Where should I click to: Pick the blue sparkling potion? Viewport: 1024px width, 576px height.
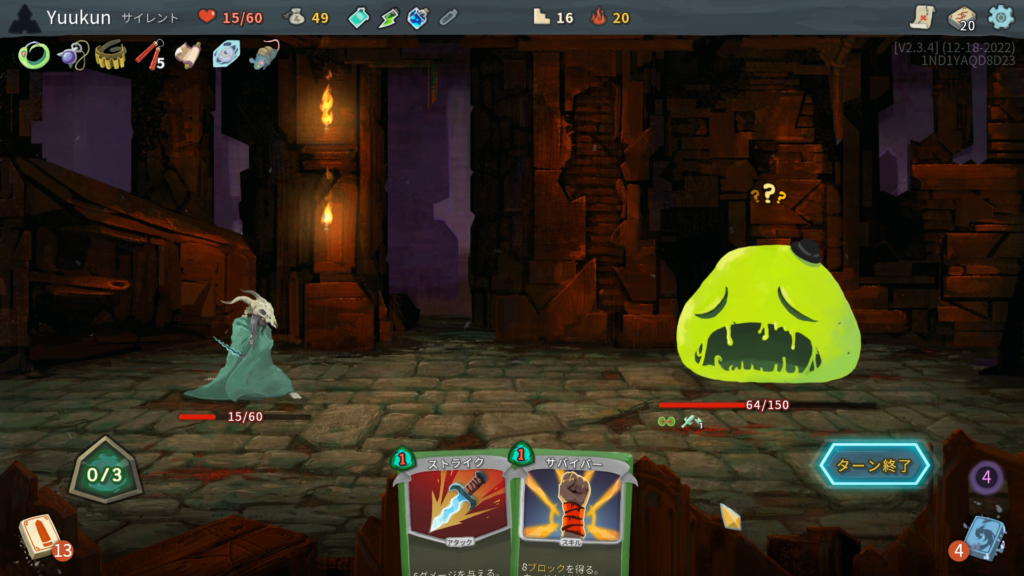coord(418,18)
